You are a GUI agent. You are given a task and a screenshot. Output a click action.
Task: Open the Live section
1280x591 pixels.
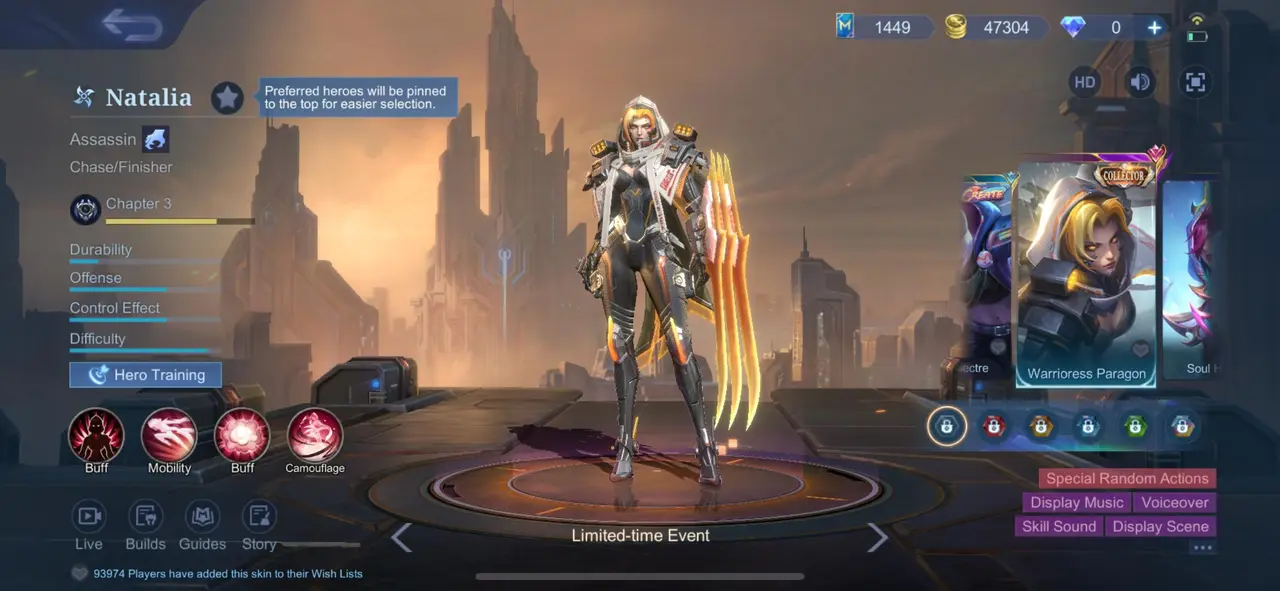point(89,516)
